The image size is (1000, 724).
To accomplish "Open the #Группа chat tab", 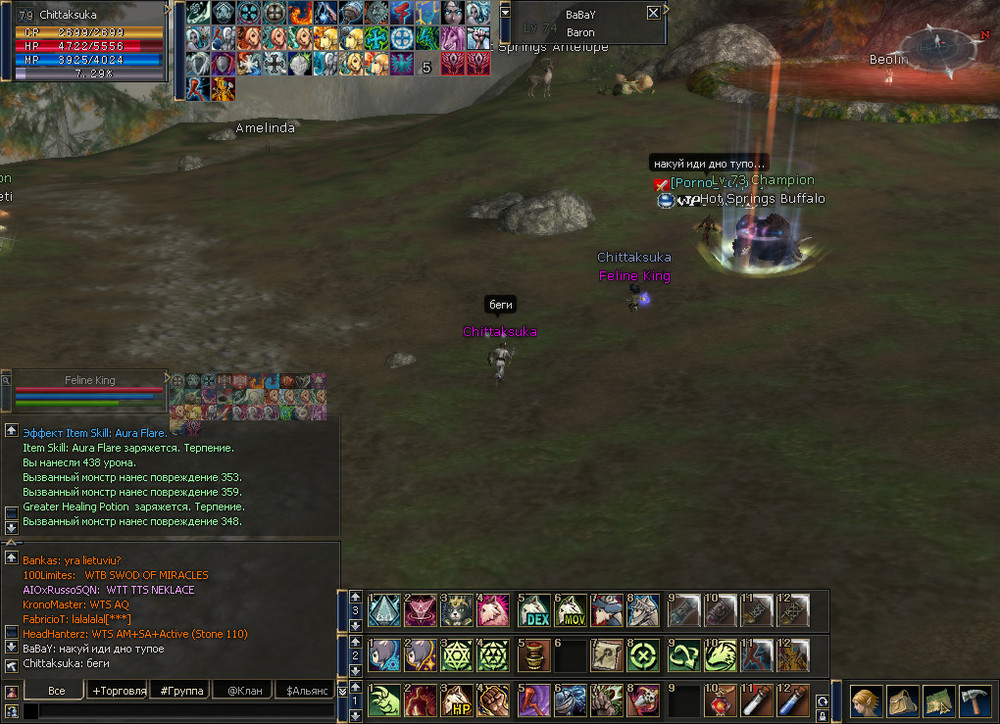I will (181, 690).
